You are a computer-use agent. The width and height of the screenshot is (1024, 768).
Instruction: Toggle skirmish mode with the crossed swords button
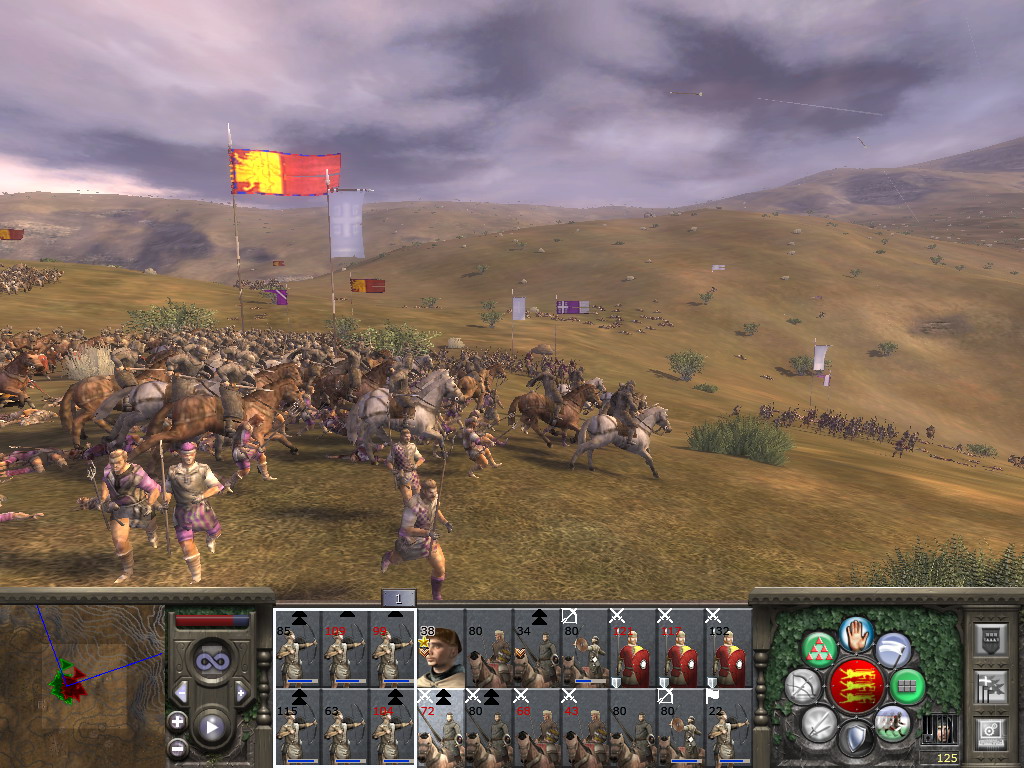click(819, 723)
